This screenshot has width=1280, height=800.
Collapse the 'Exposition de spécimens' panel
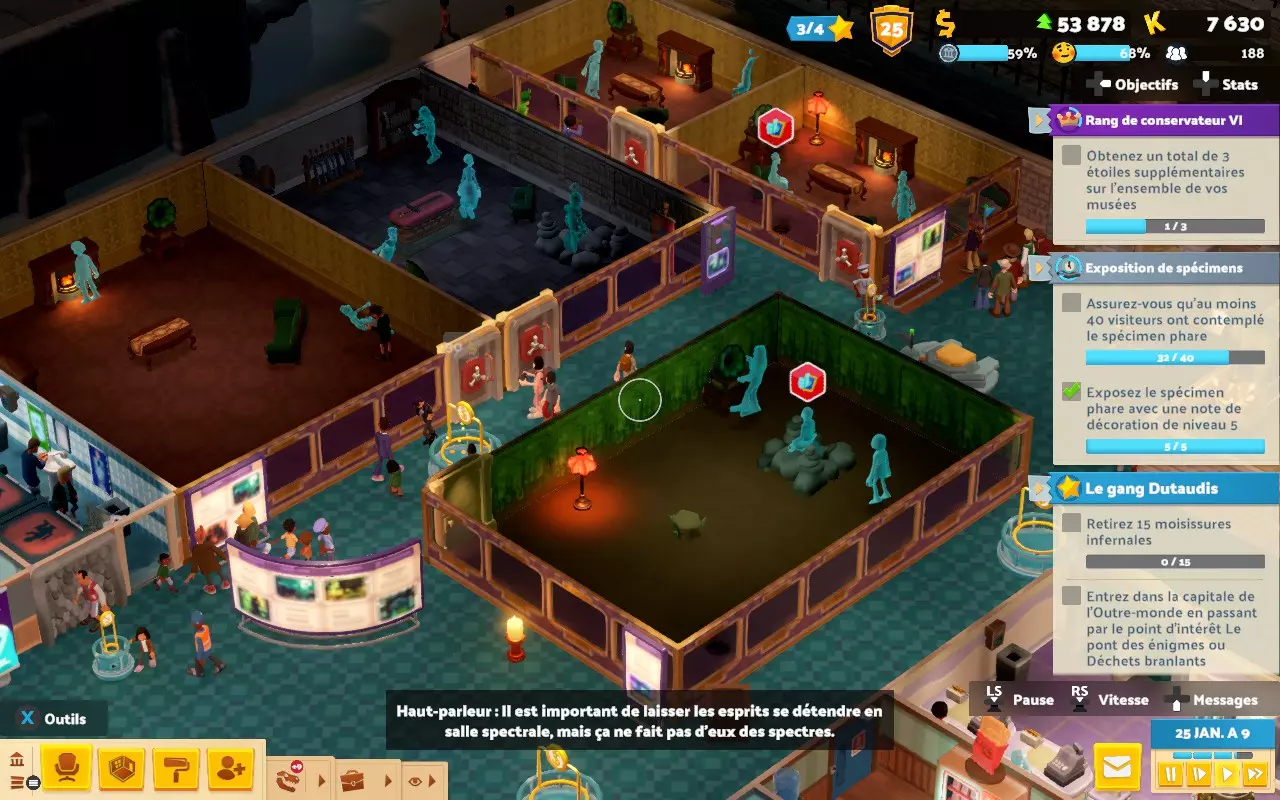click(1040, 268)
